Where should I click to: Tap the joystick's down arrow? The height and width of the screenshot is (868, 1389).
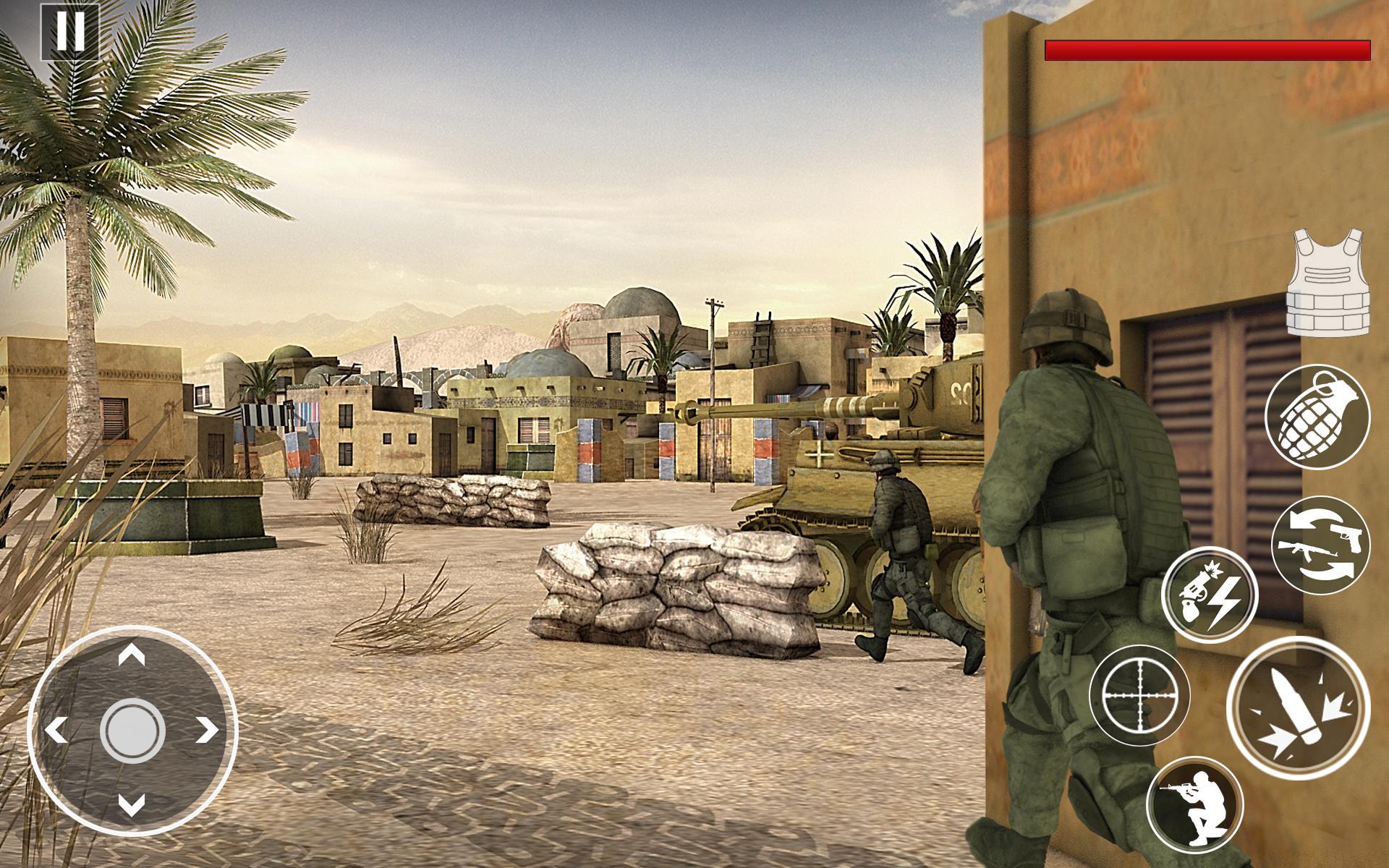point(132,804)
